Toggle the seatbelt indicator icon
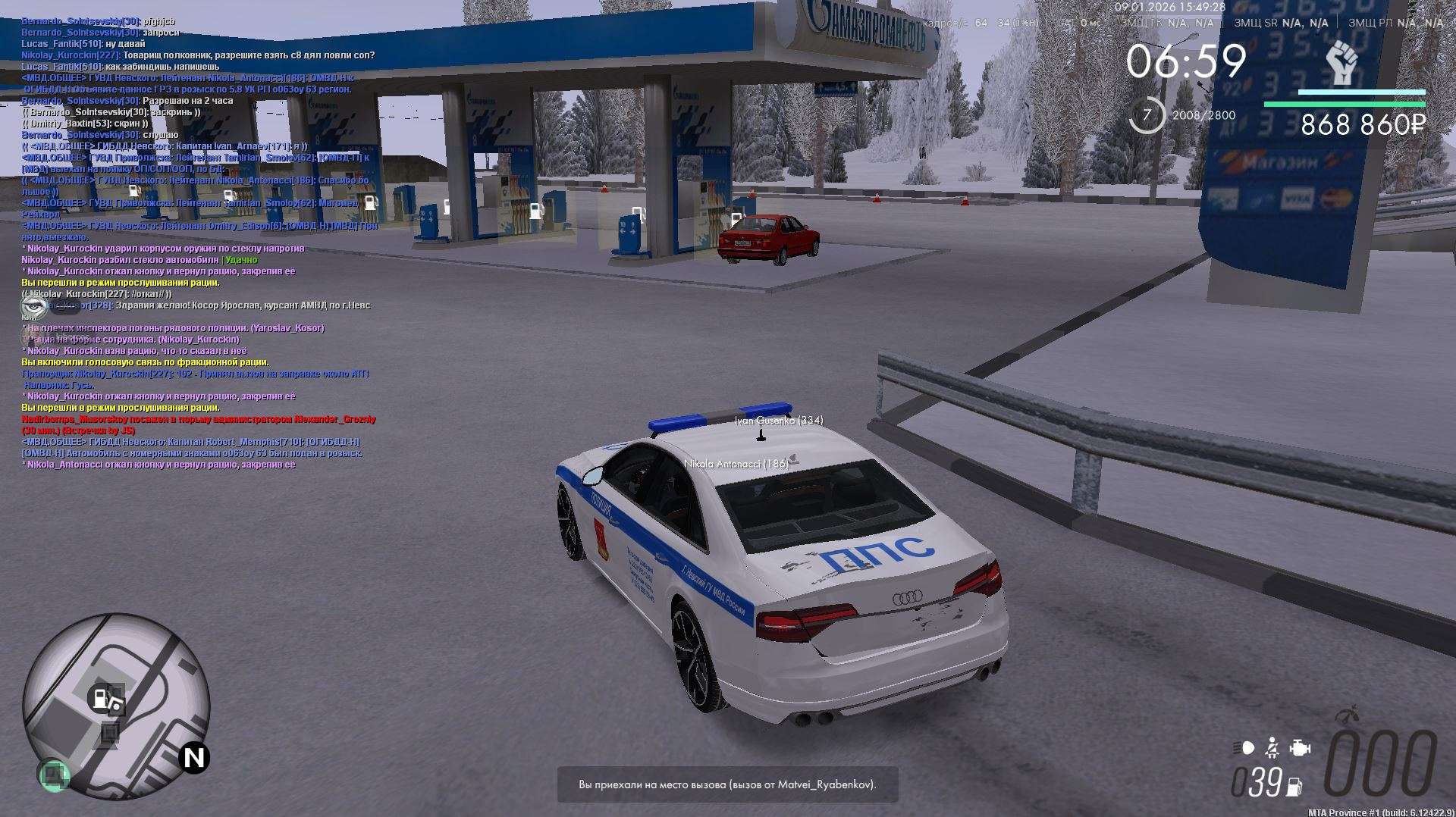Viewport: 1456px width, 817px height. (x=1272, y=748)
